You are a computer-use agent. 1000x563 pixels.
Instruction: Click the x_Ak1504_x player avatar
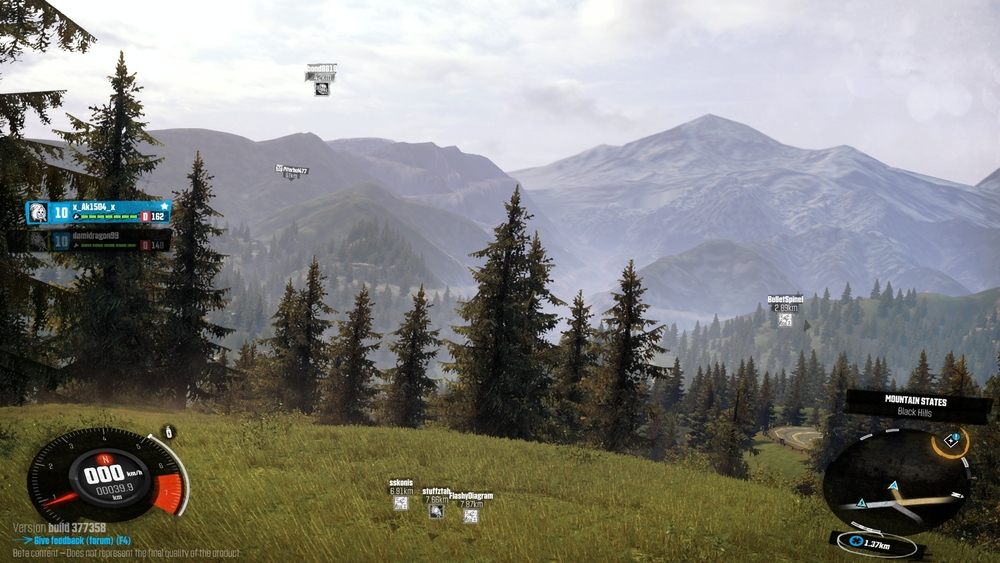coord(37,213)
